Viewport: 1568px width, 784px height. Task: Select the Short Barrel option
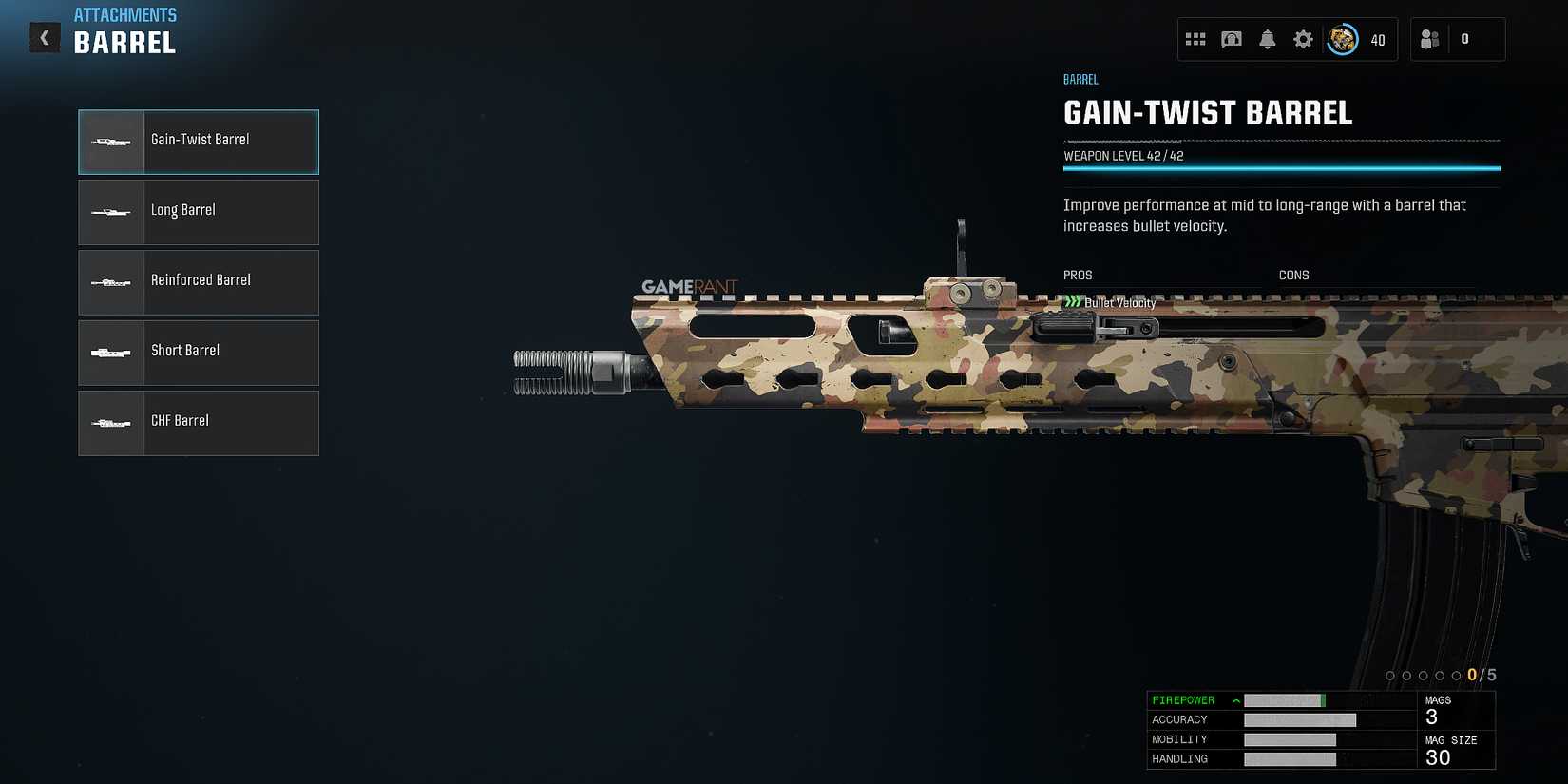pyautogui.click(x=198, y=352)
